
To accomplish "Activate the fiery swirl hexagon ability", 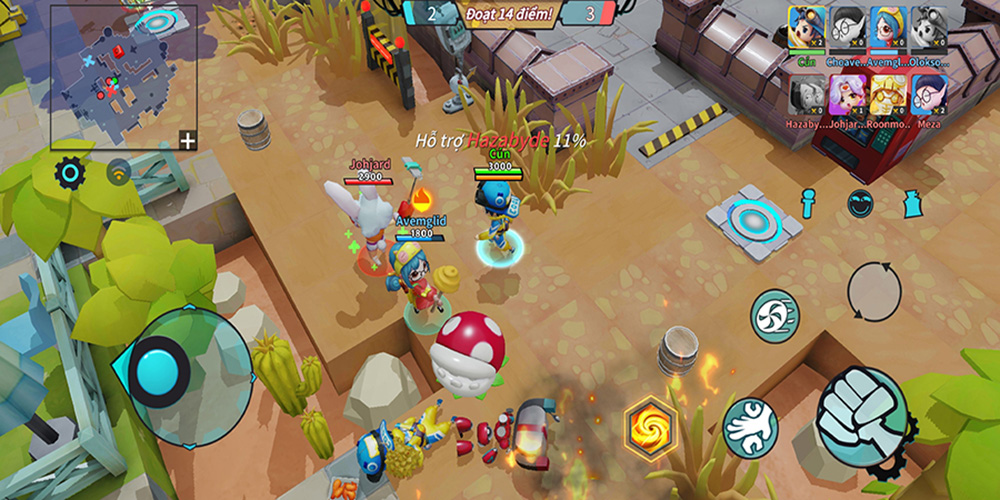I will 651,425.
